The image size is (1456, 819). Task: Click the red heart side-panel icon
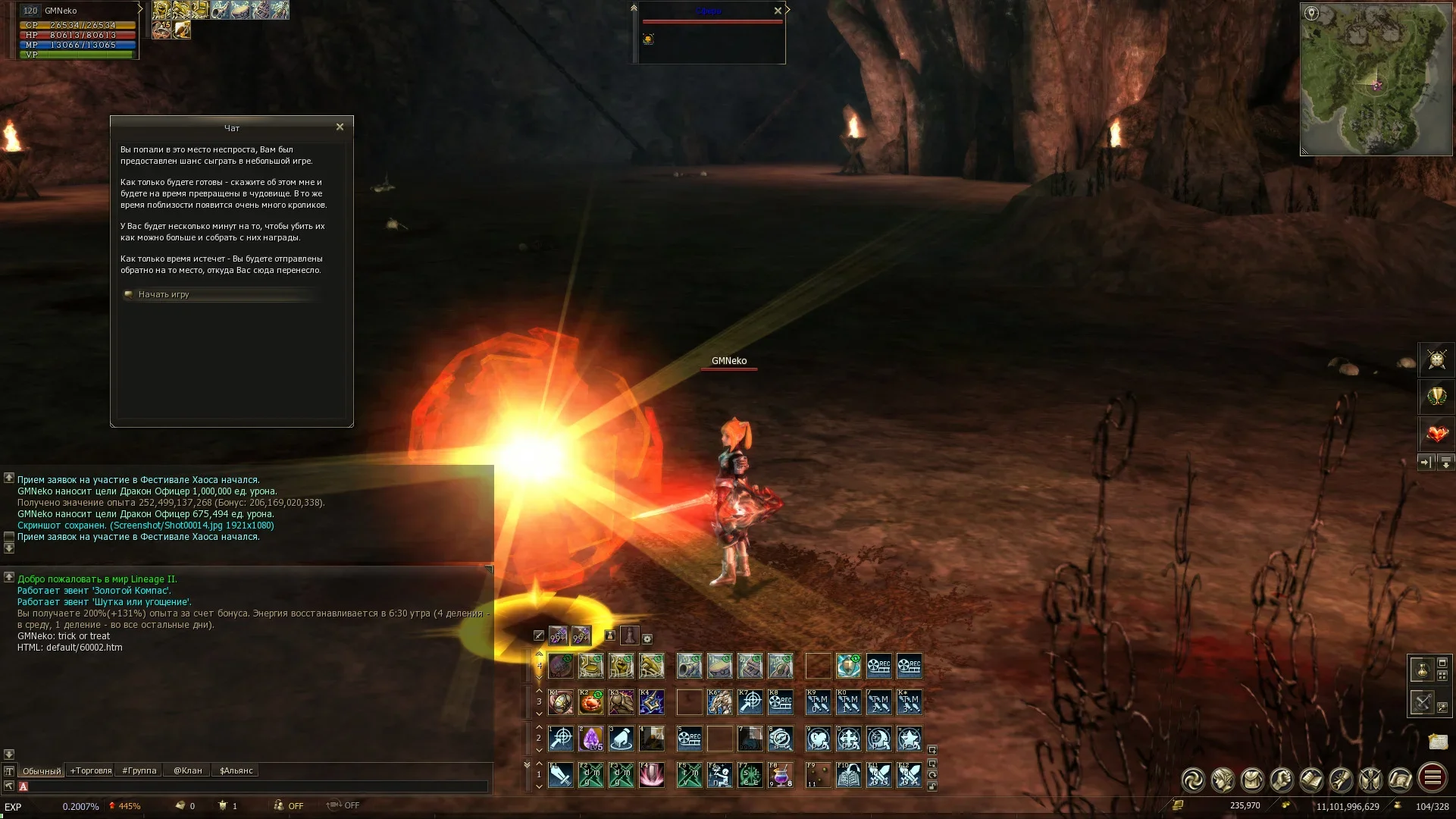(x=1436, y=434)
